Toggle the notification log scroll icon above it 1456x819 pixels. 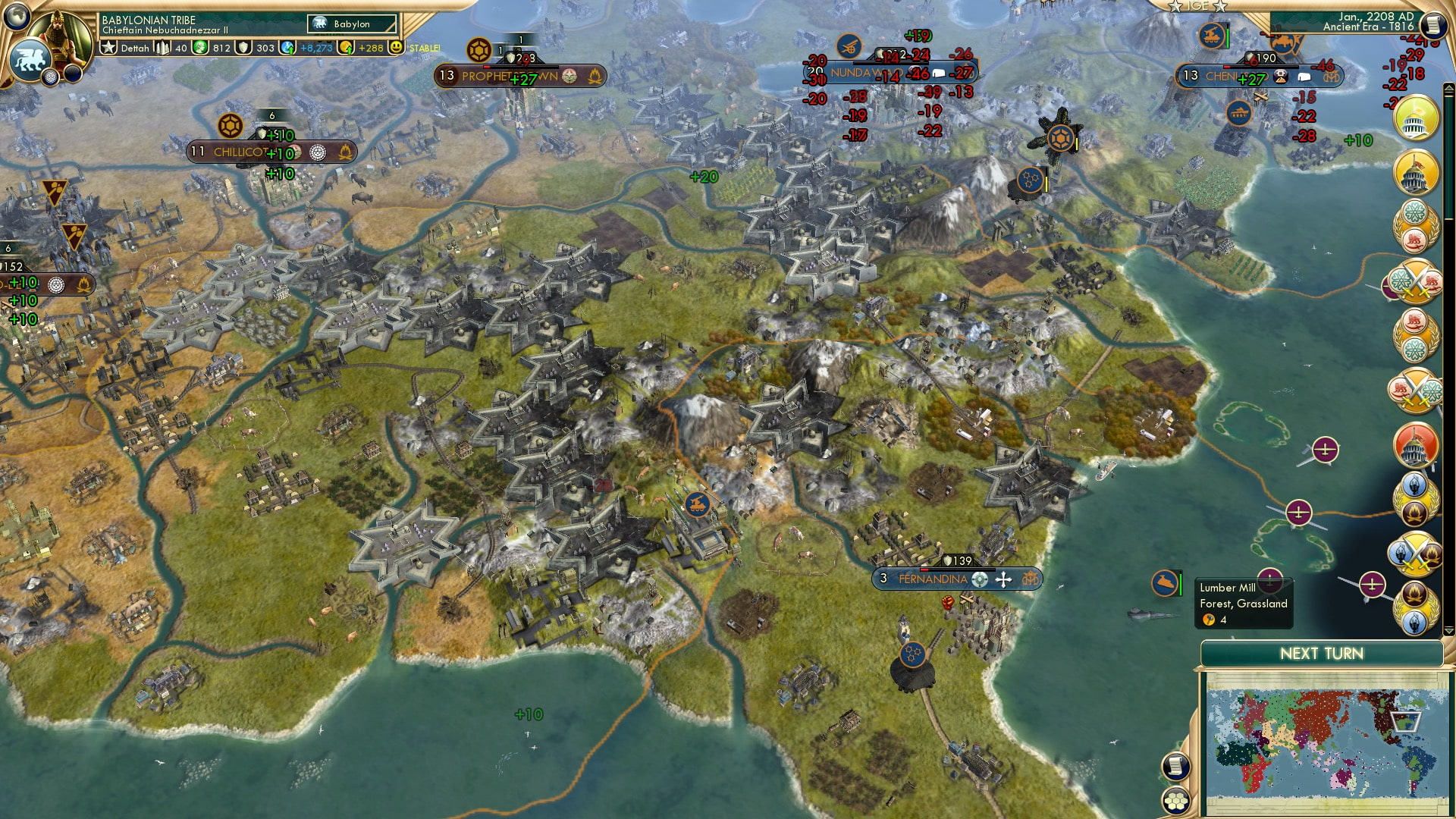pos(1175,767)
